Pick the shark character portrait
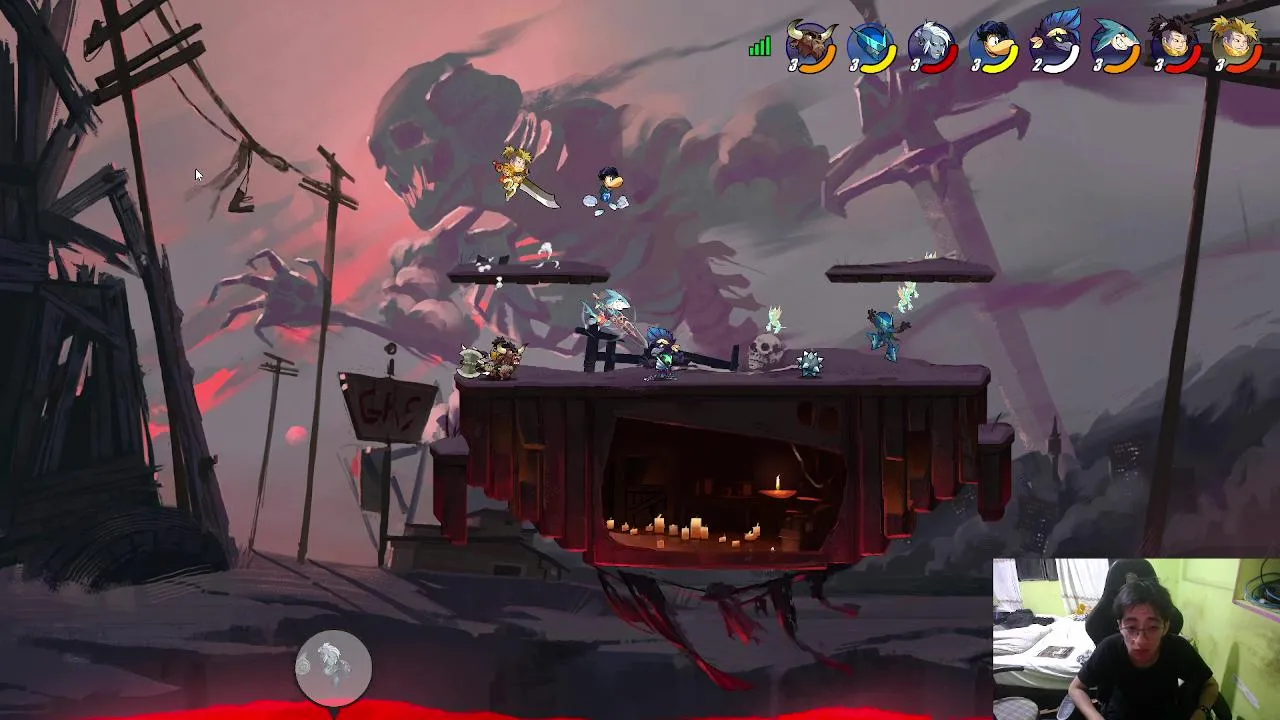Viewport: 1280px width, 720px height. 1114,47
